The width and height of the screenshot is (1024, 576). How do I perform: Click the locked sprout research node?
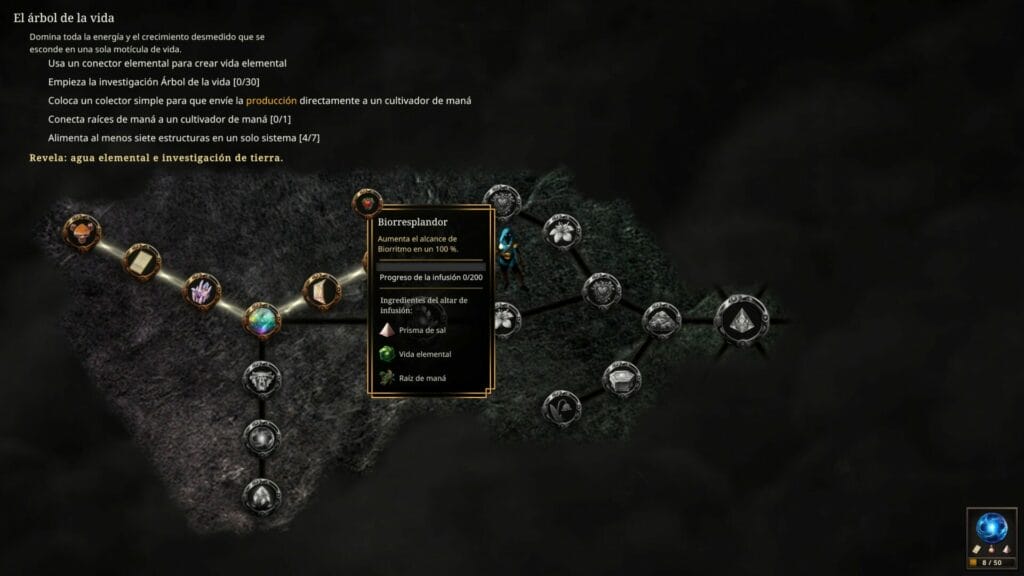point(560,407)
